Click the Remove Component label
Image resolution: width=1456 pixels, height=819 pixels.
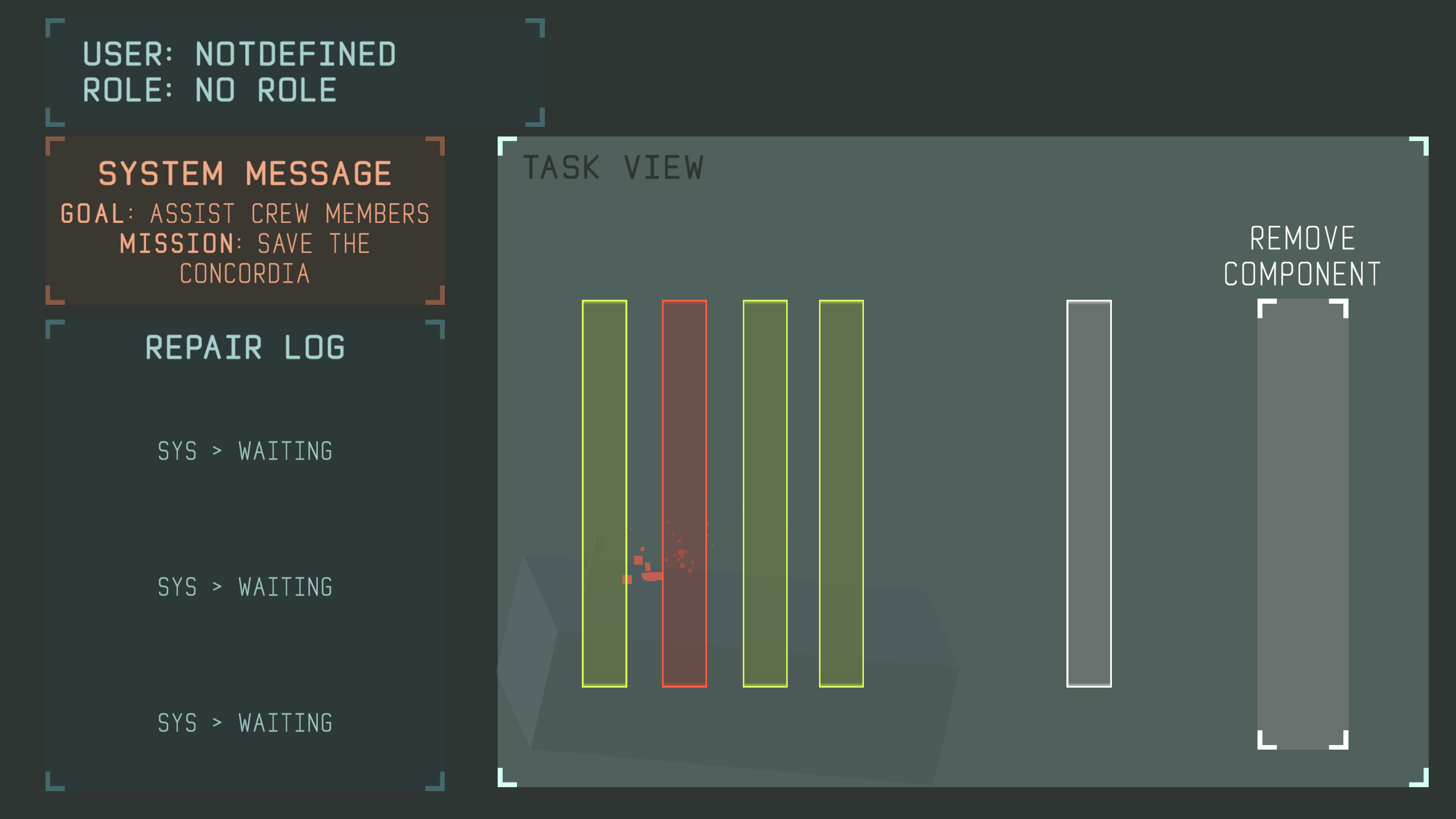[1302, 256]
